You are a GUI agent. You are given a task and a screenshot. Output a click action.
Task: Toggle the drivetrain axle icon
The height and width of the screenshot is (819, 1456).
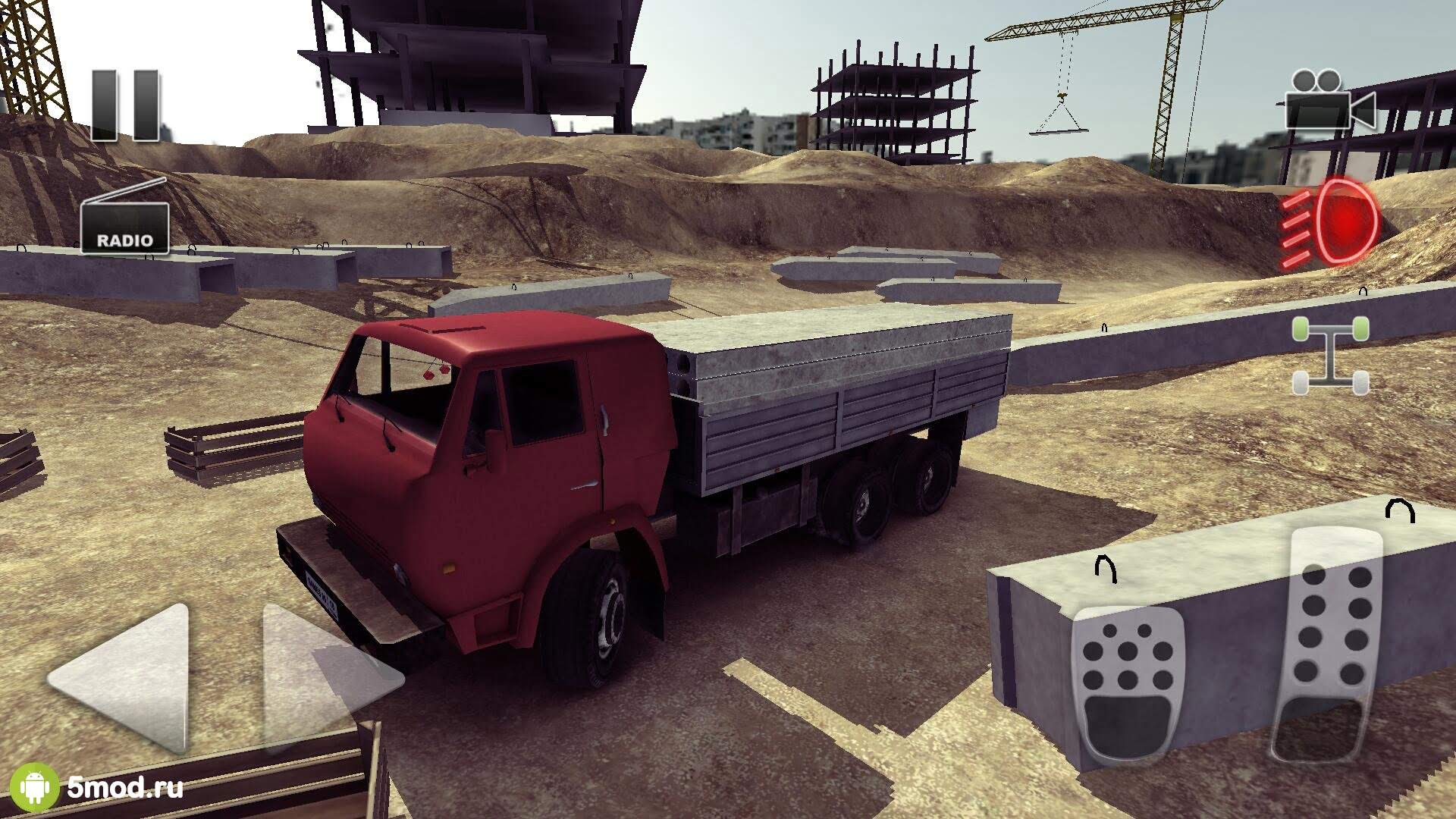coord(1331,356)
